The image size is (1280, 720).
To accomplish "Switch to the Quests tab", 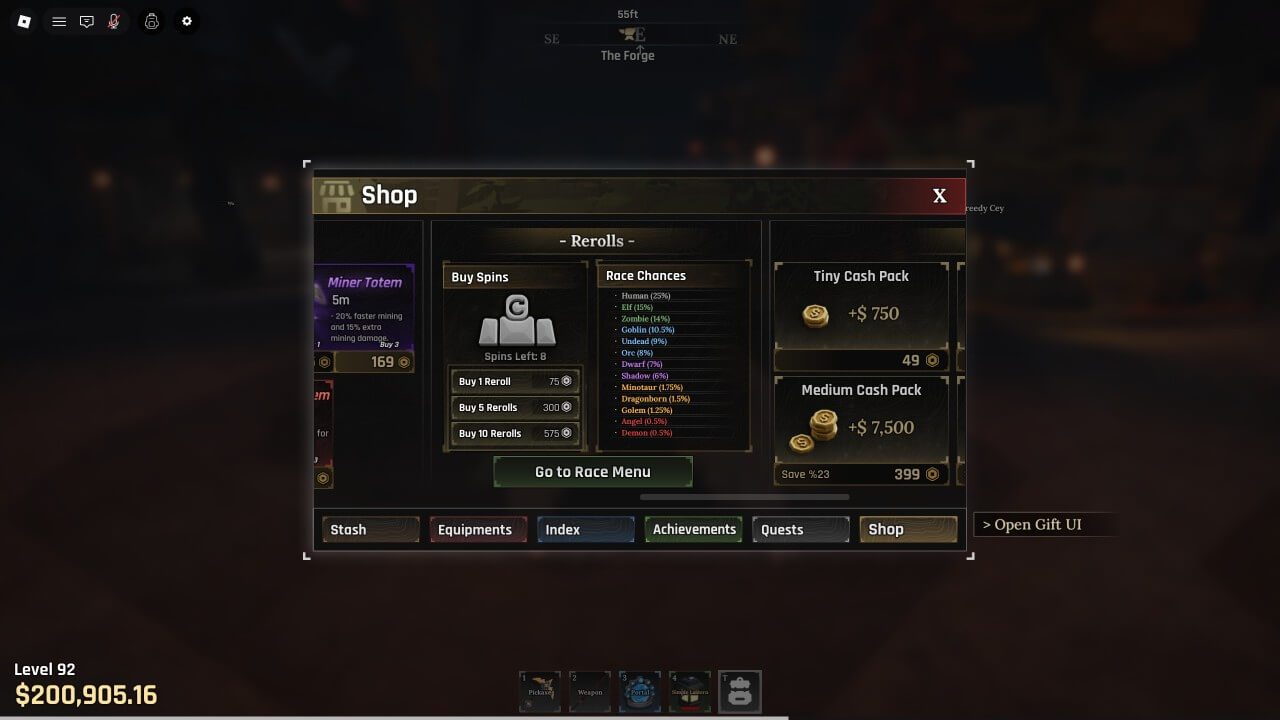I will pyautogui.click(x=801, y=529).
